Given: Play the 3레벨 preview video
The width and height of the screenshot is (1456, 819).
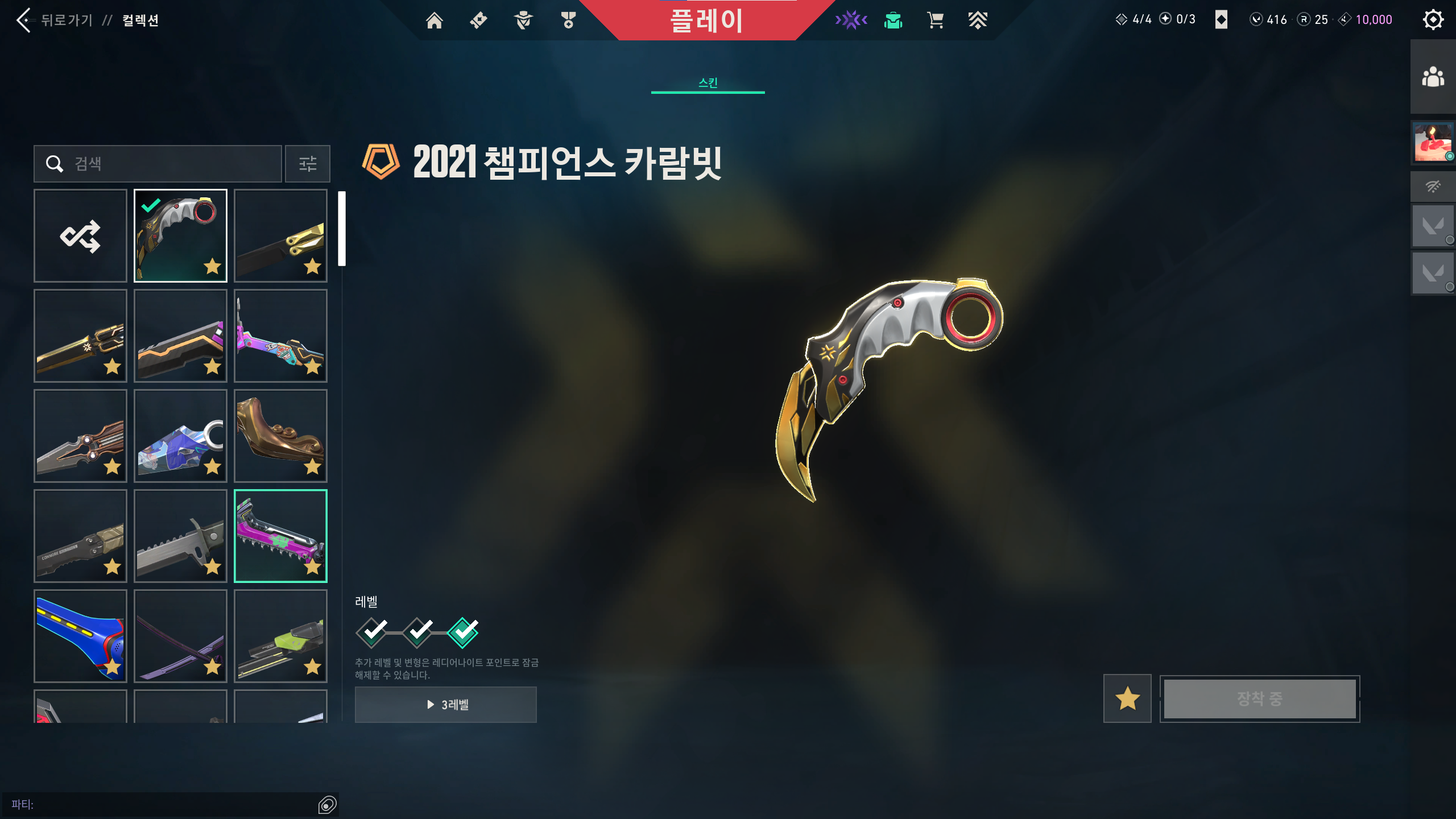Looking at the screenshot, I should [446, 705].
